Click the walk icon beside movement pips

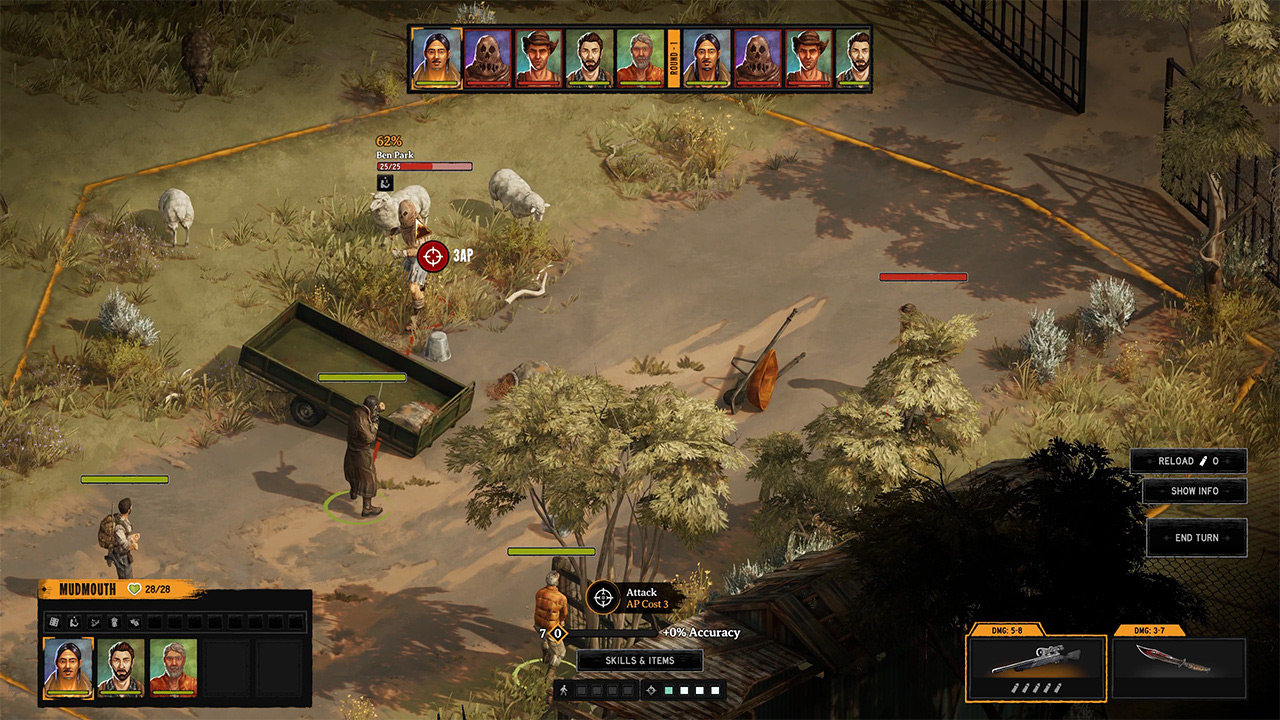[x=564, y=689]
